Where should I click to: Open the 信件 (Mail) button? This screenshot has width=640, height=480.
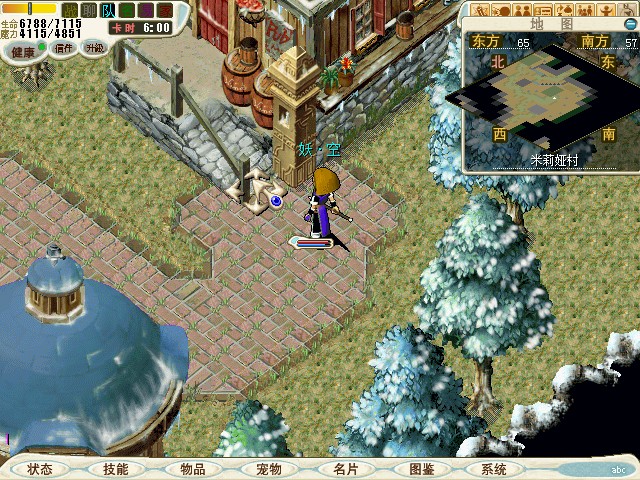point(63,47)
